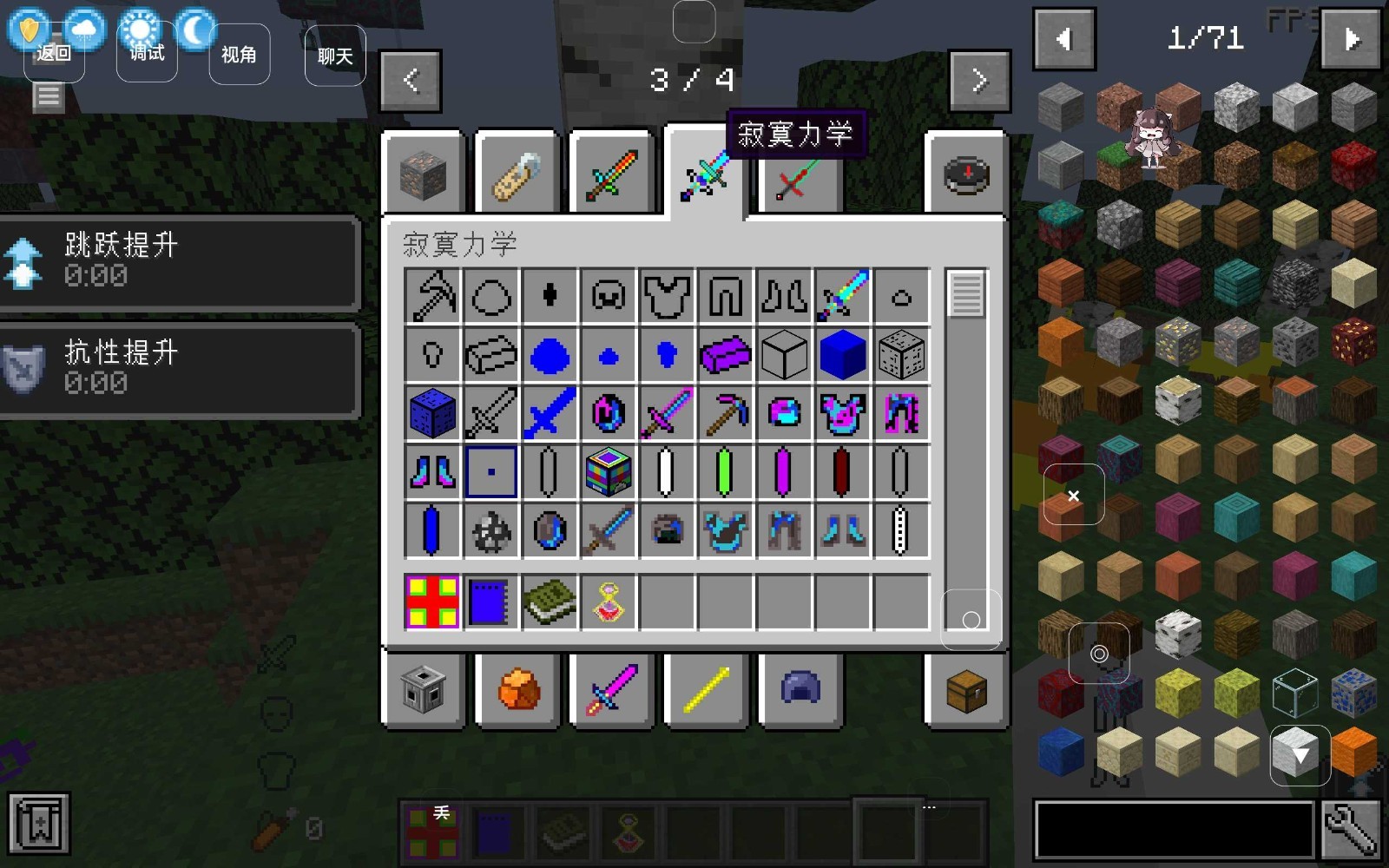Click the item list next page arrow

pos(1351,39)
